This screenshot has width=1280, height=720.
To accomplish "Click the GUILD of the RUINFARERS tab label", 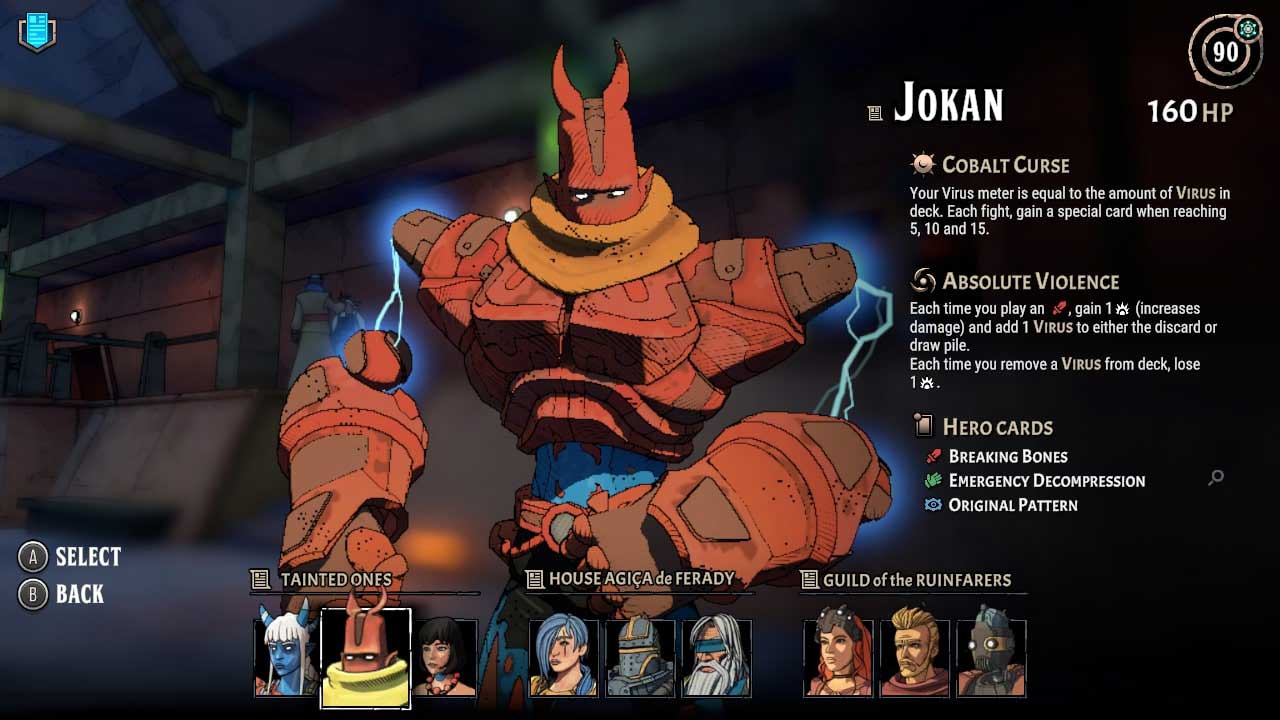I will 913,580.
